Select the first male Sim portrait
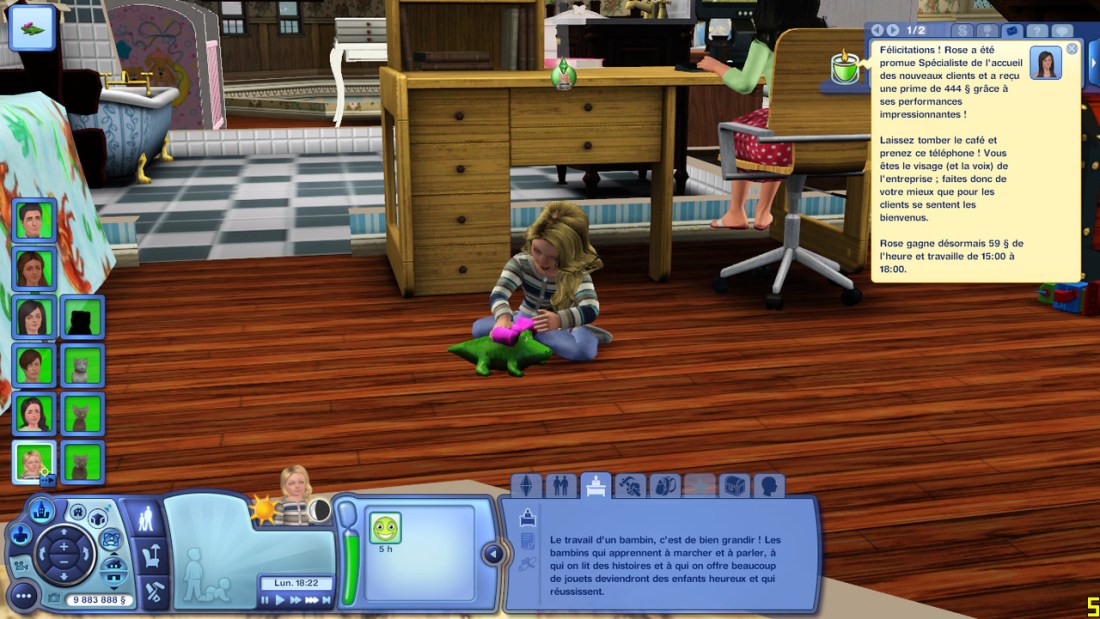Viewport: 1100px width, 619px height. click(x=33, y=220)
